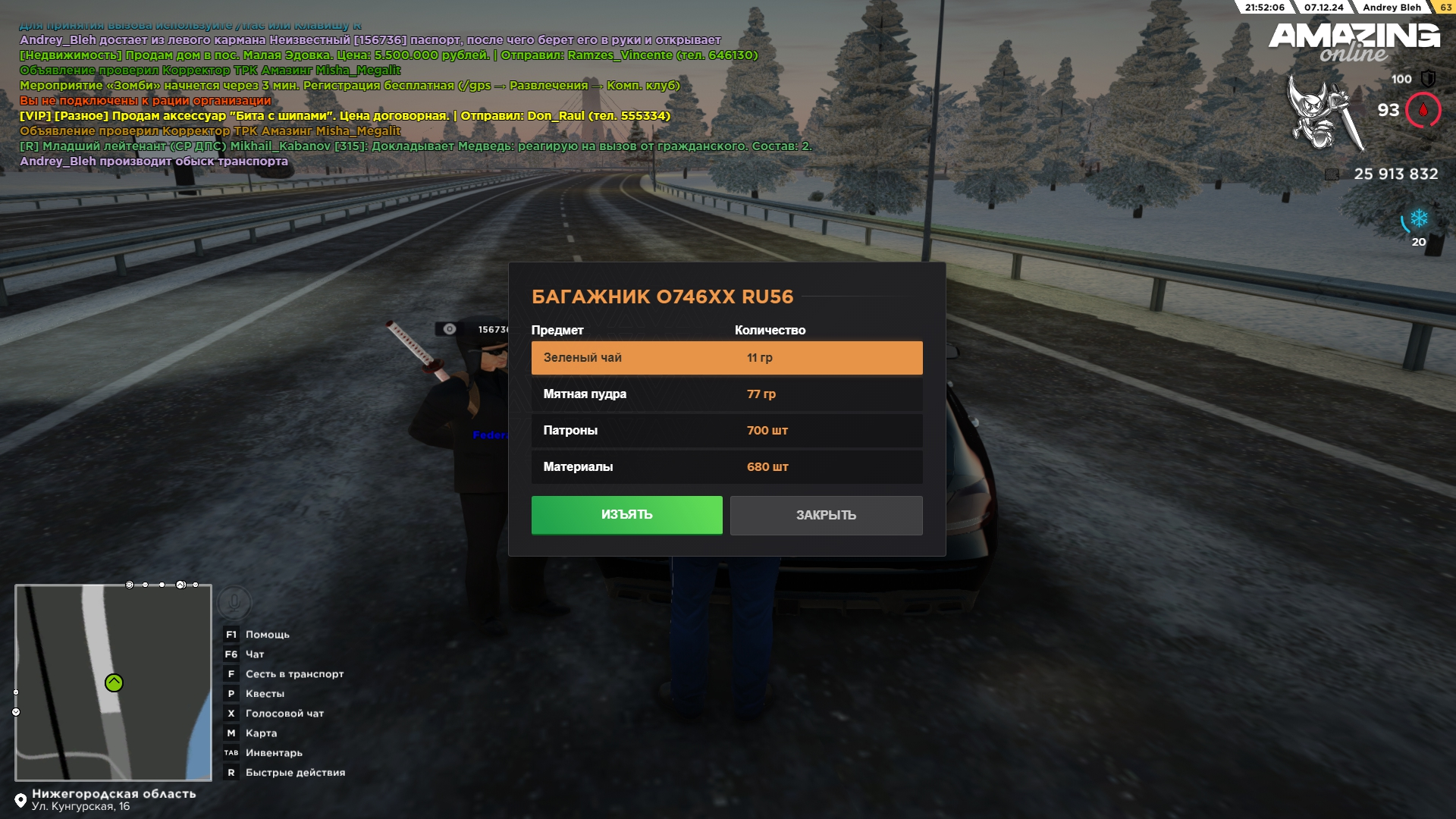Choose the Мятная пудра item row
This screenshot has width=1456, height=819.
pyautogui.click(x=726, y=394)
